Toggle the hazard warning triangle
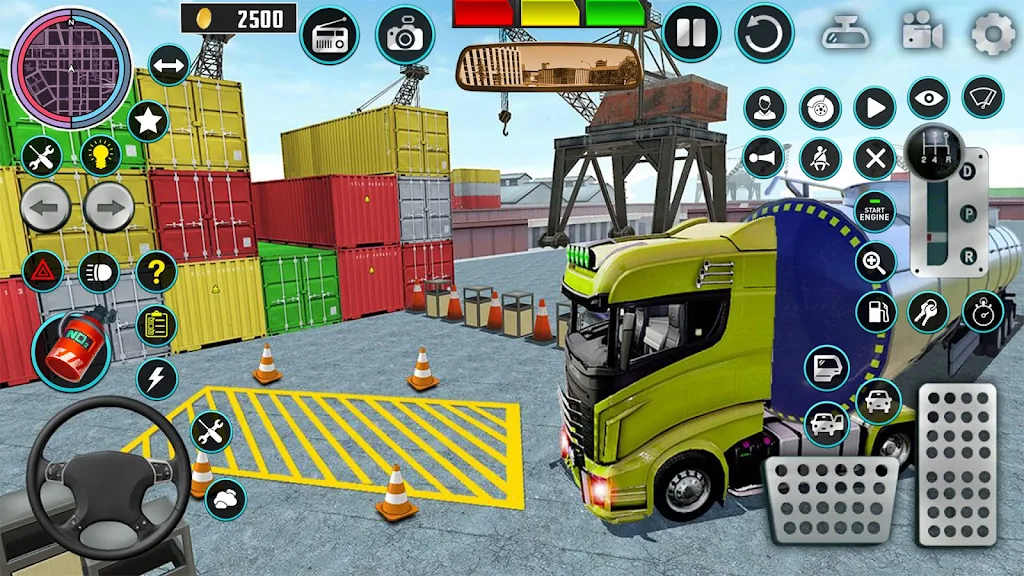 coord(42,271)
